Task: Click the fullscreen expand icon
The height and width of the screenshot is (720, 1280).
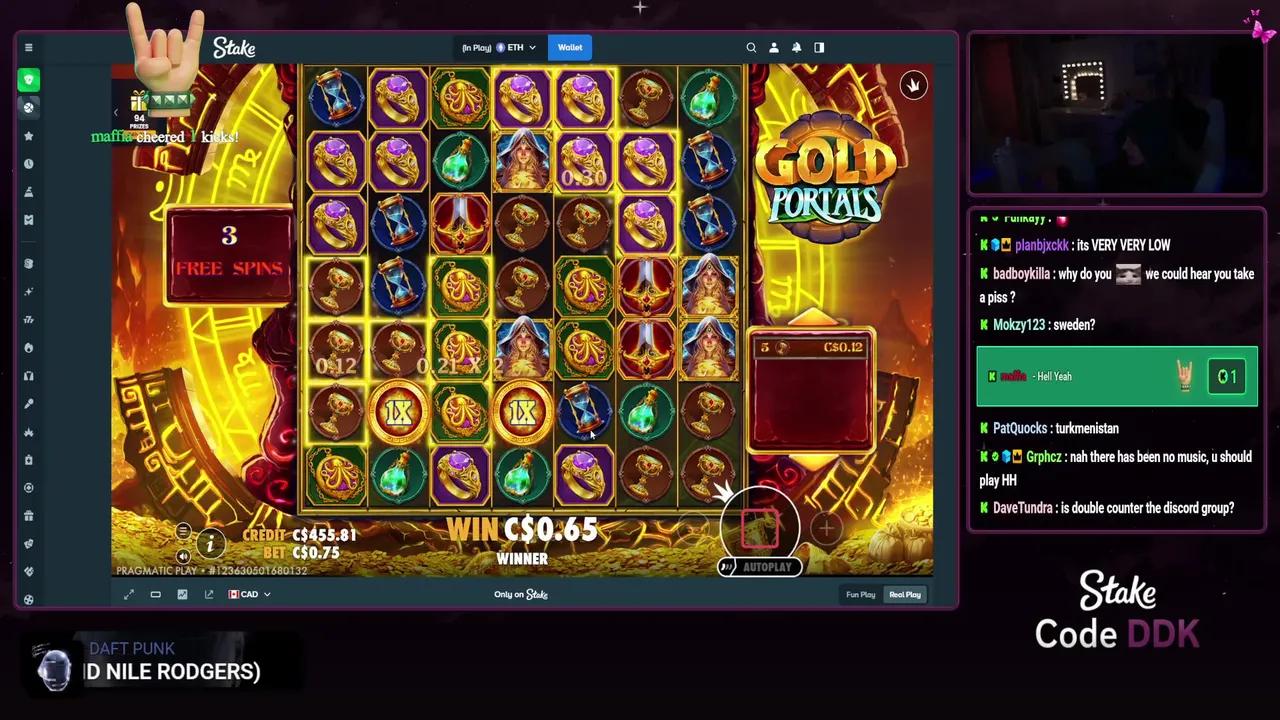Action: coord(128,594)
